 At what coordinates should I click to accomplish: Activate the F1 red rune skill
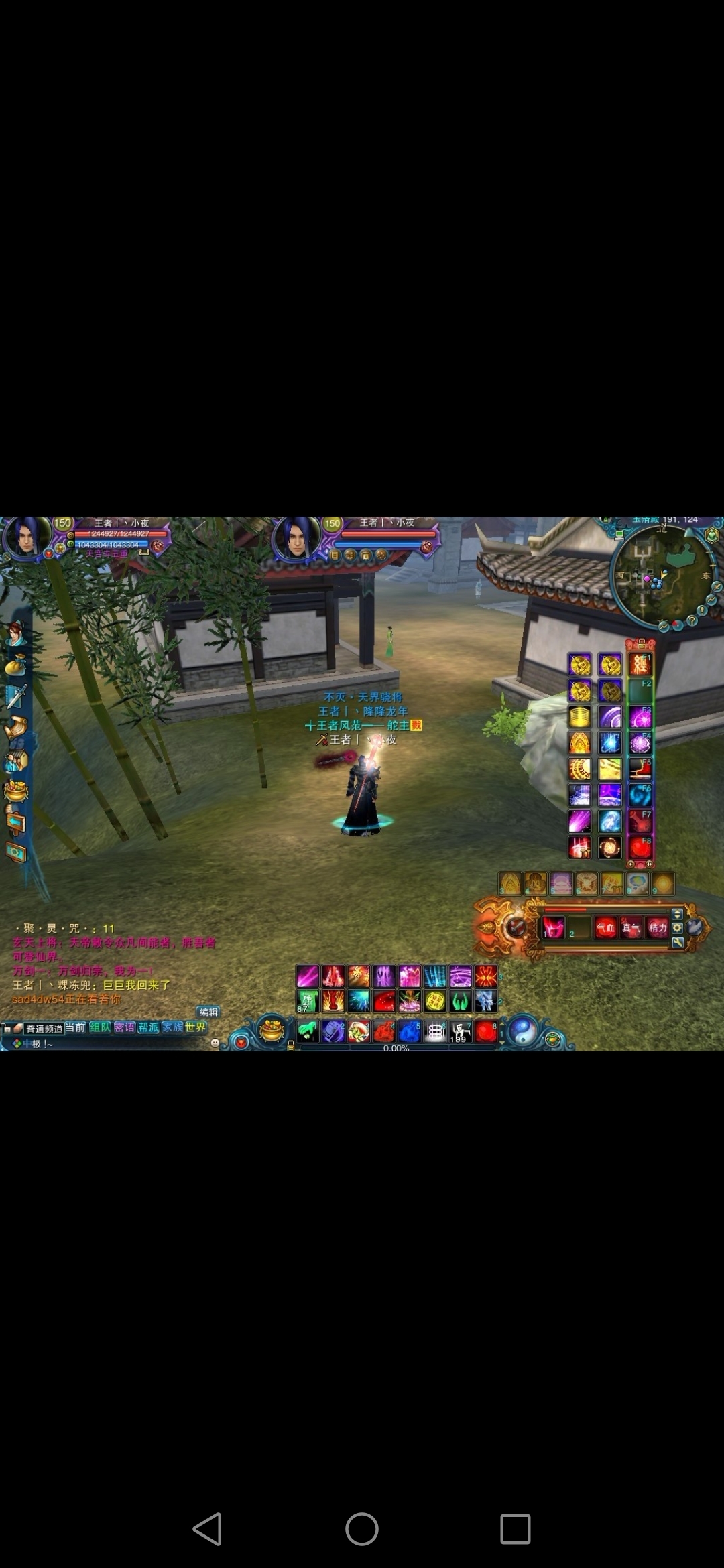(640, 665)
